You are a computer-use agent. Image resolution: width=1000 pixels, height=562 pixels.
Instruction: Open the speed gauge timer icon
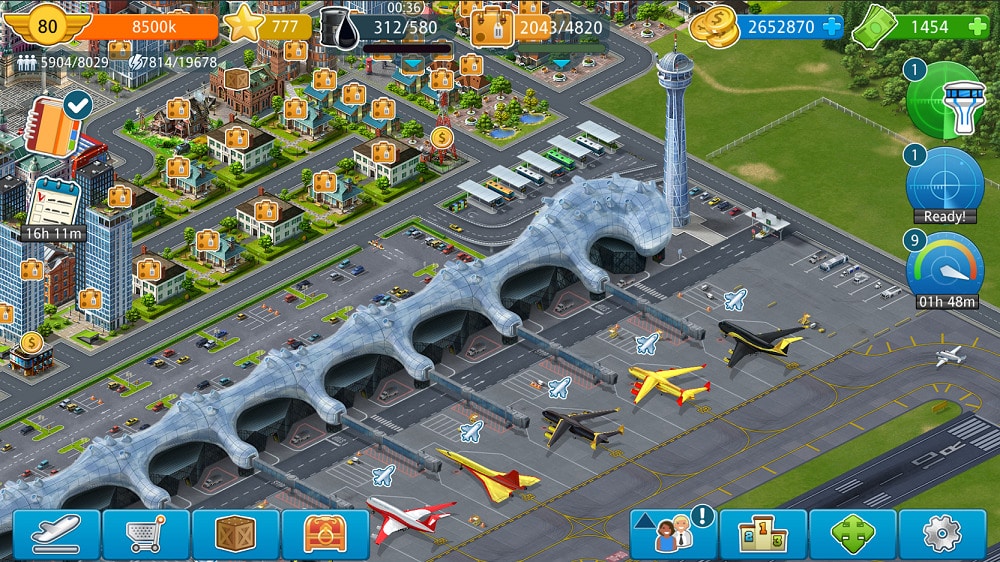click(945, 268)
